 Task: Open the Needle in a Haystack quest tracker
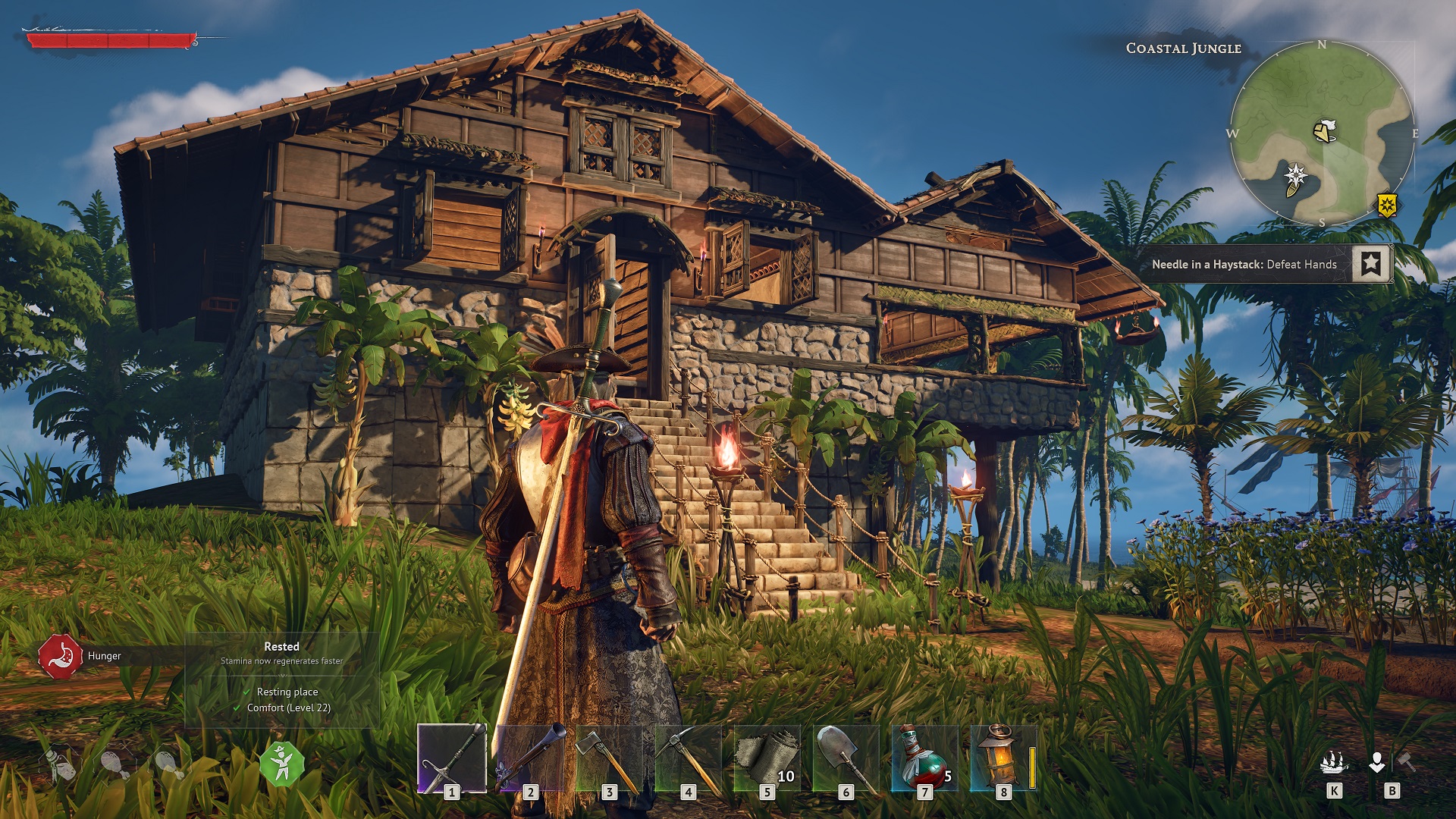1244,264
